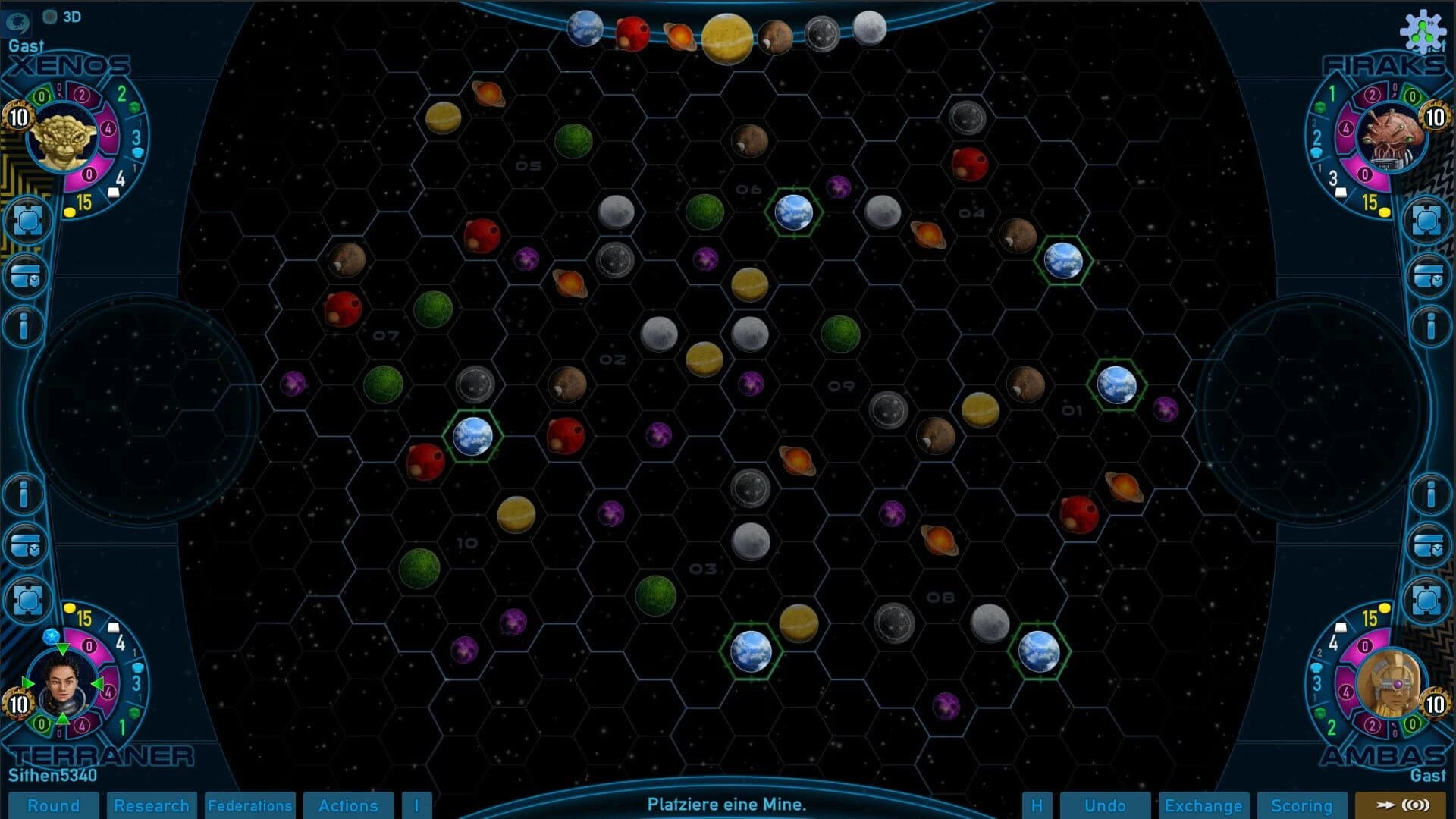Viewport: 1456px width, 819px height.
Task: Toggle hex labels with the H button
Action: [x=1040, y=806]
